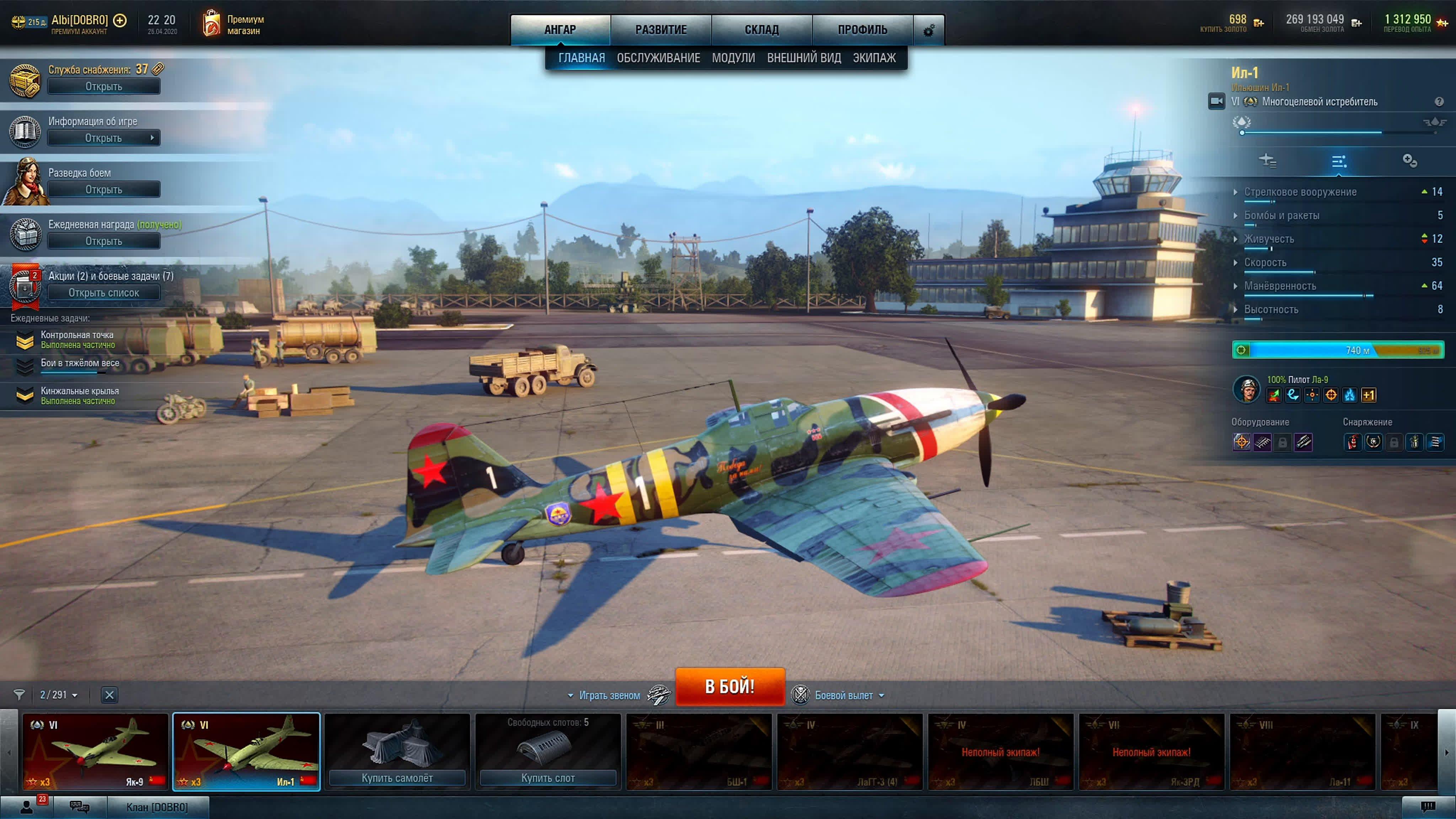This screenshot has width=1456, height=819.
Task: Go to the ПРОФИЛЬ tab
Action: (862, 30)
